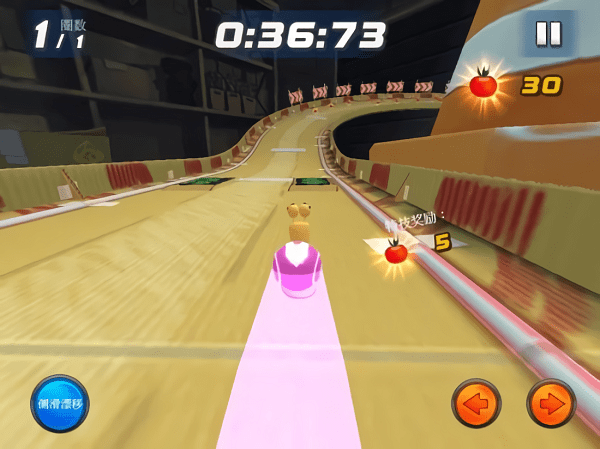Pause the race
This screenshot has width=600, height=449.
548,34
